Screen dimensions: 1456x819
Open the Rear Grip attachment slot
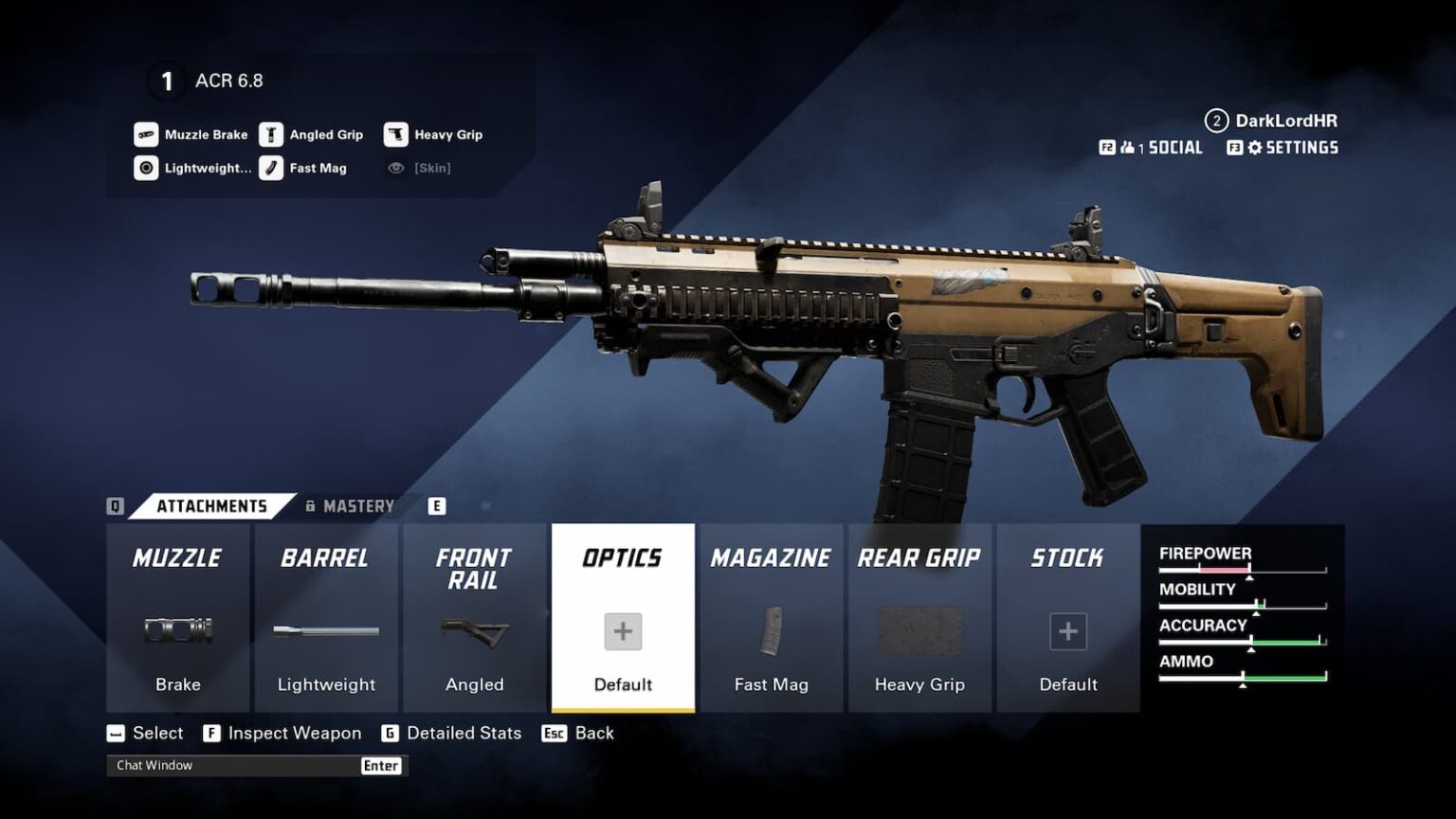click(919, 558)
